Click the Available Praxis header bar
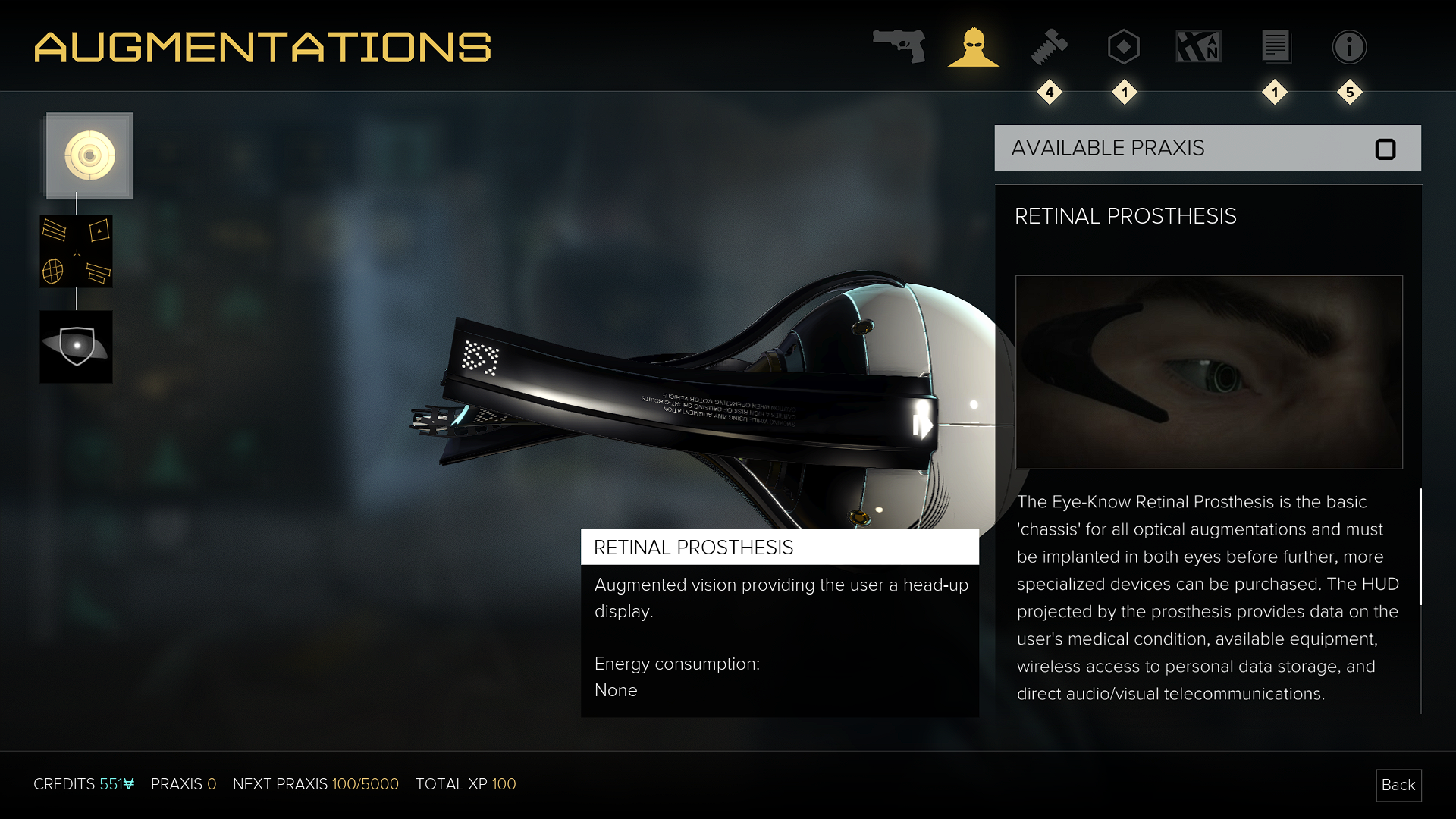The image size is (1456, 819). (1207, 148)
